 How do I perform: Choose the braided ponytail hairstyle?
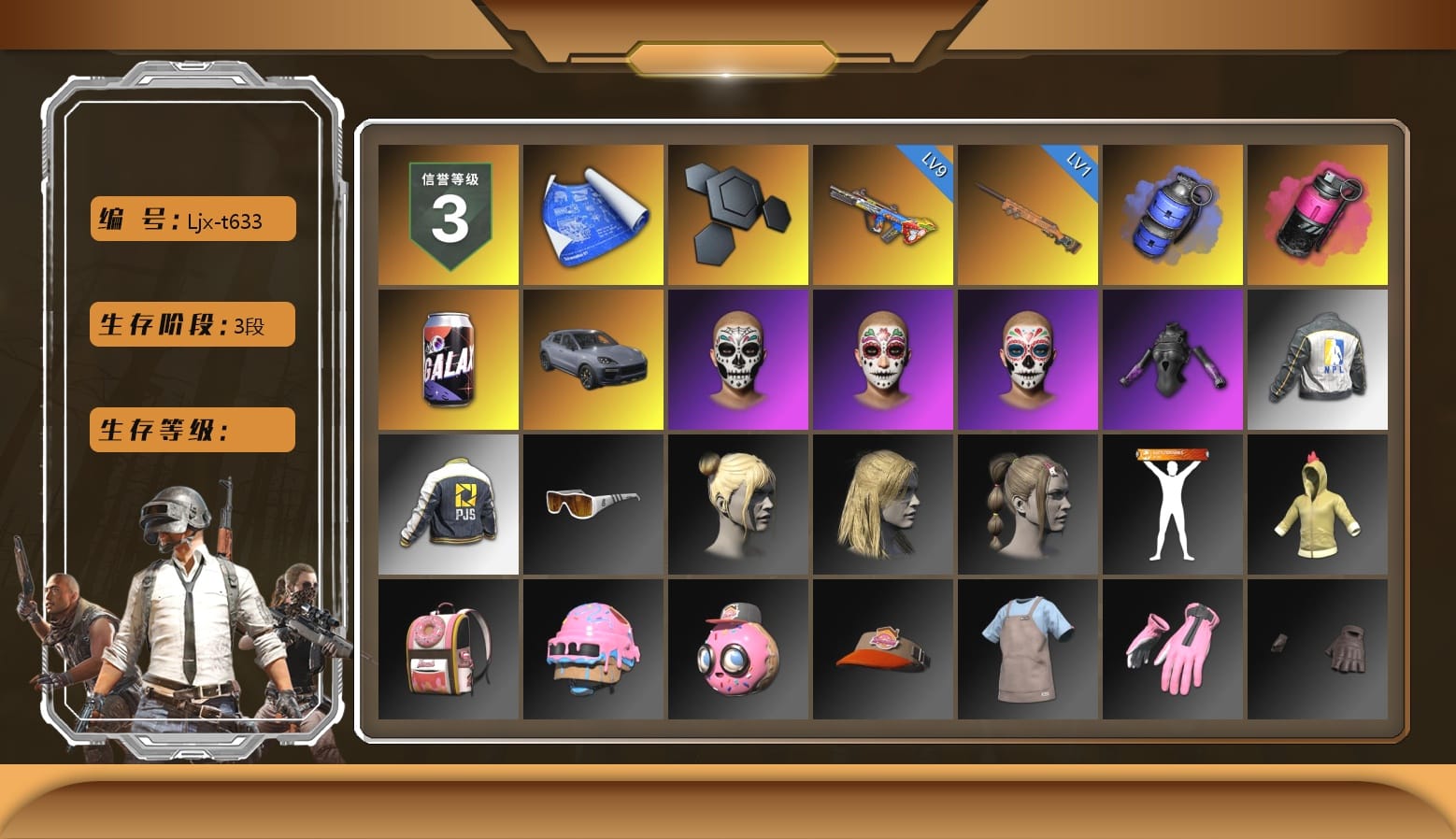pyautogui.click(x=1028, y=505)
